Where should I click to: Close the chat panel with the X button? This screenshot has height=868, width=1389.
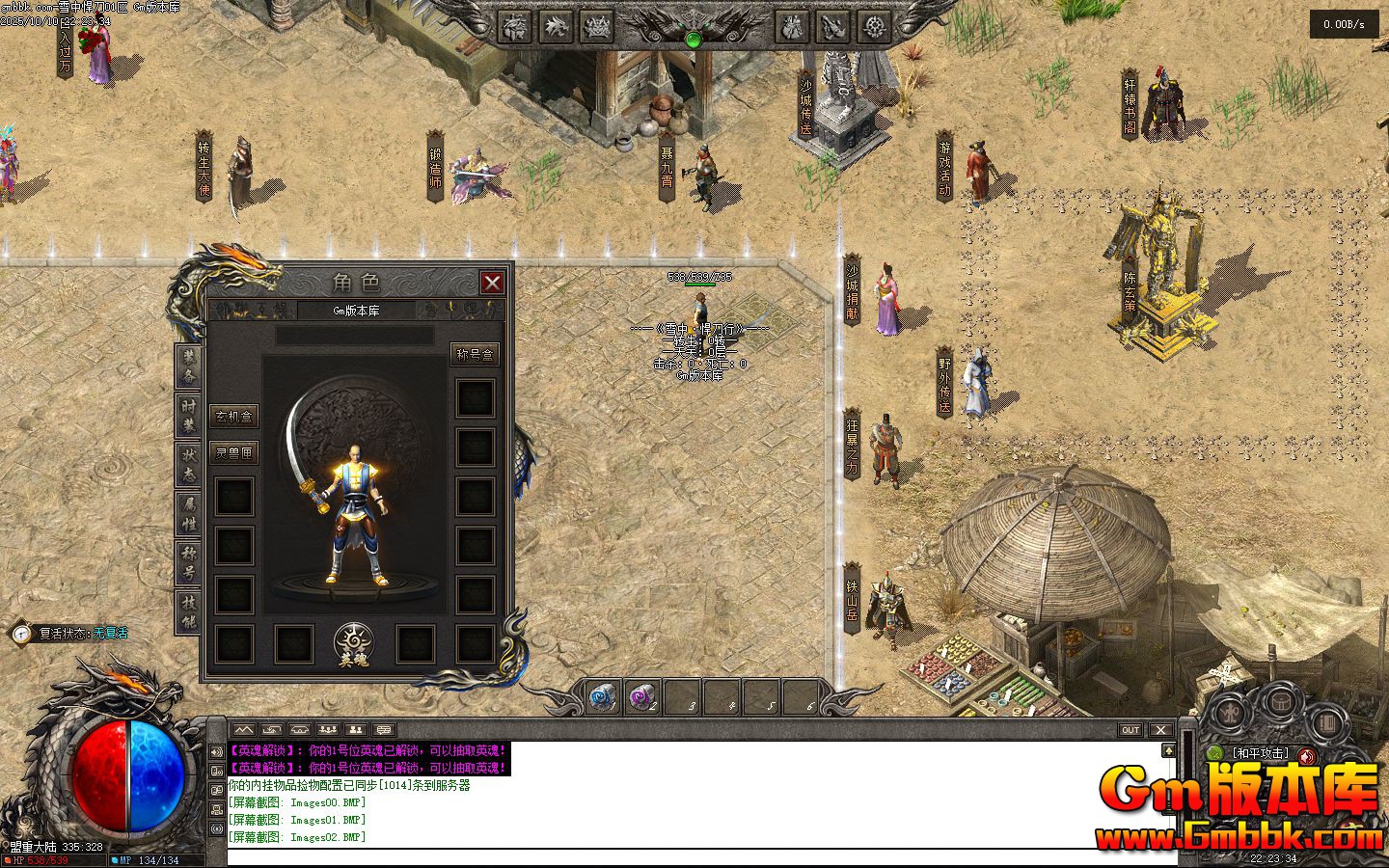1160,730
